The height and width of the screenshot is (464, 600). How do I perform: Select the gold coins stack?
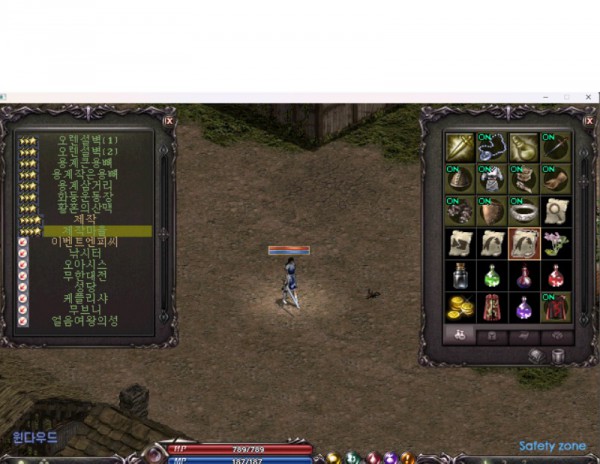[460, 307]
